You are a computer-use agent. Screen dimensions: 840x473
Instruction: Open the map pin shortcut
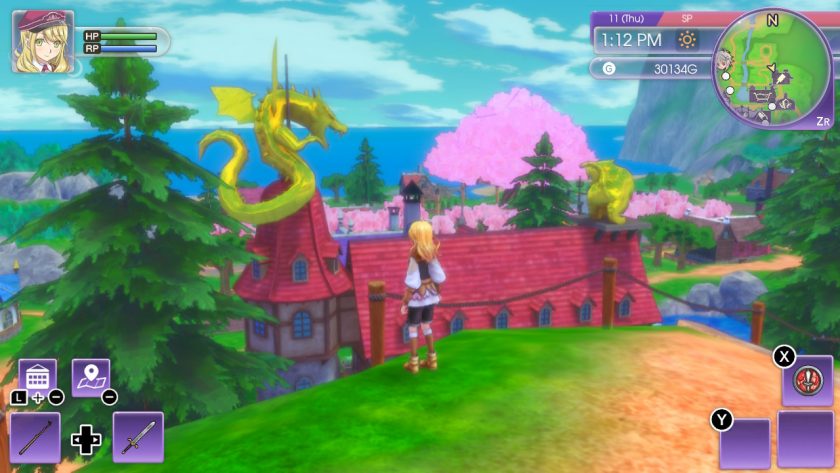pyautogui.click(x=90, y=377)
